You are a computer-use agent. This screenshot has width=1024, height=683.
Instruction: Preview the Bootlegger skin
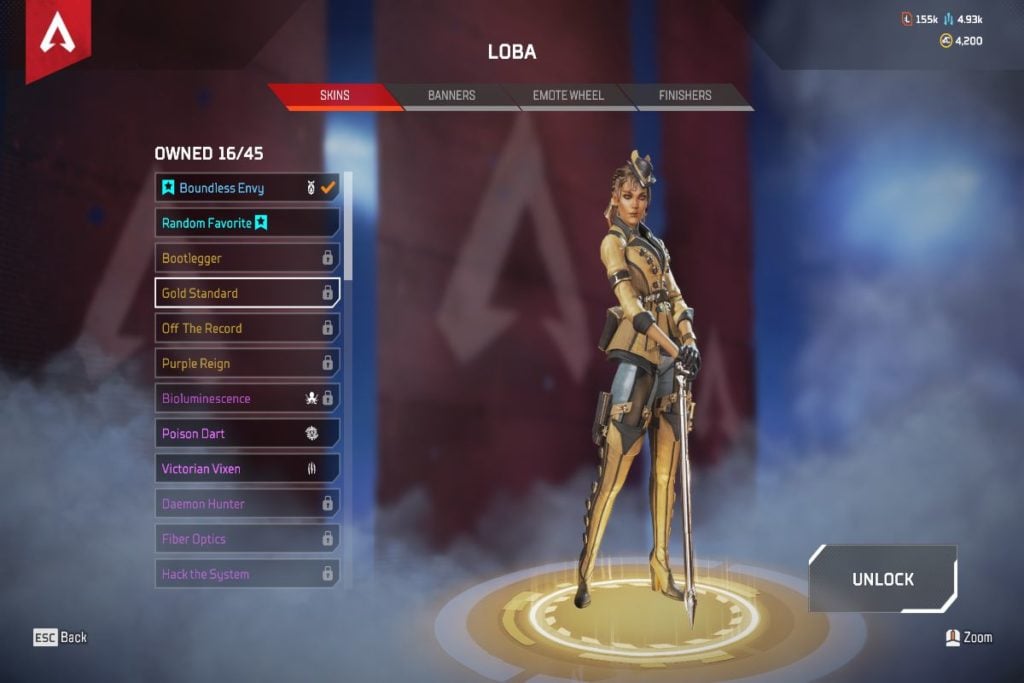tap(247, 258)
